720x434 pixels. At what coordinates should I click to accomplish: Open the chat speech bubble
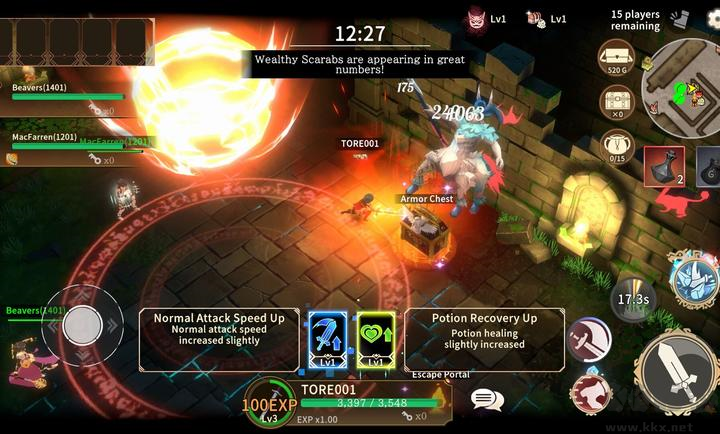point(487,400)
